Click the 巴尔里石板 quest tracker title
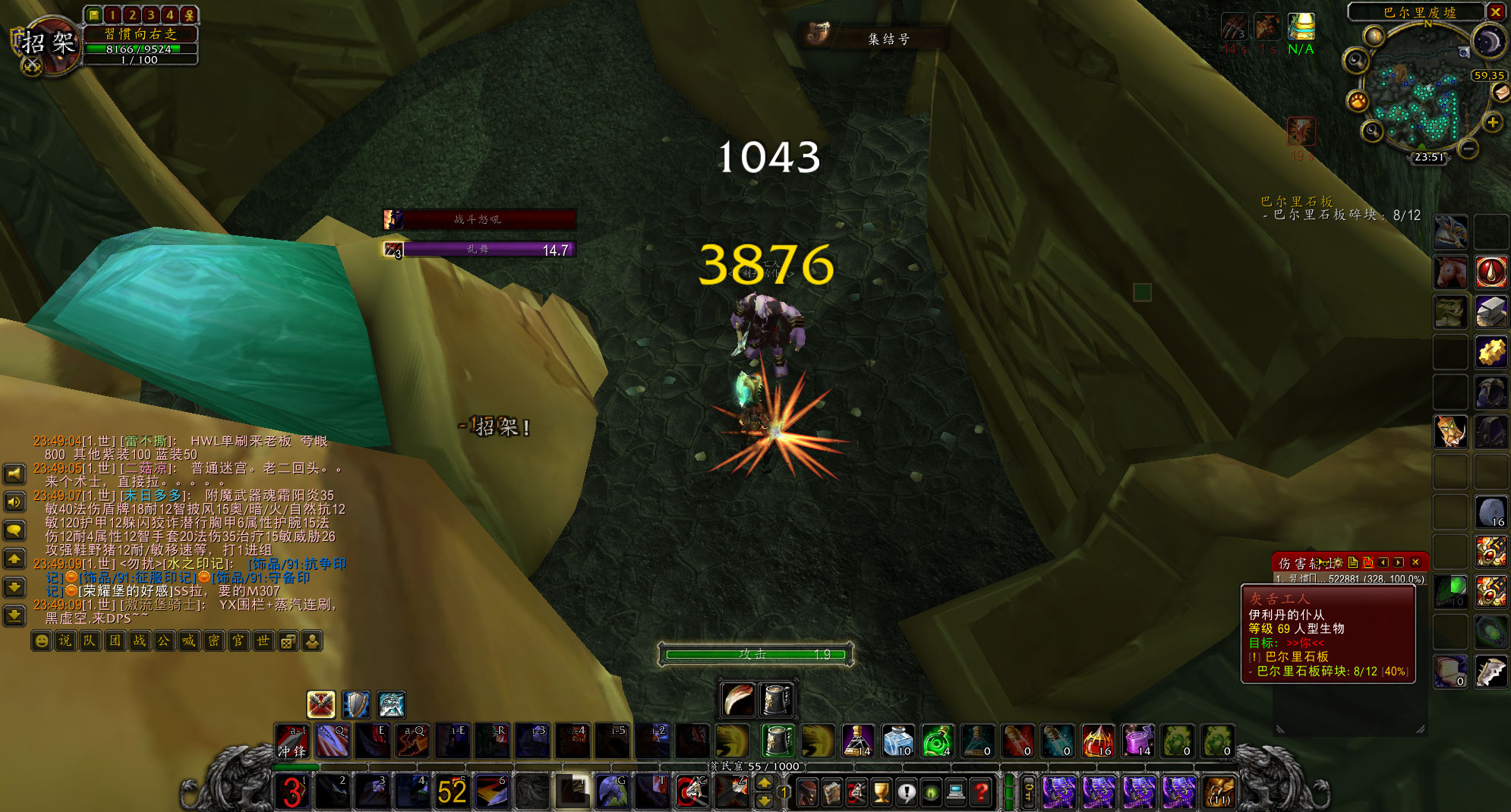This screenshot has width=1511, height=812. [1296, 201]
